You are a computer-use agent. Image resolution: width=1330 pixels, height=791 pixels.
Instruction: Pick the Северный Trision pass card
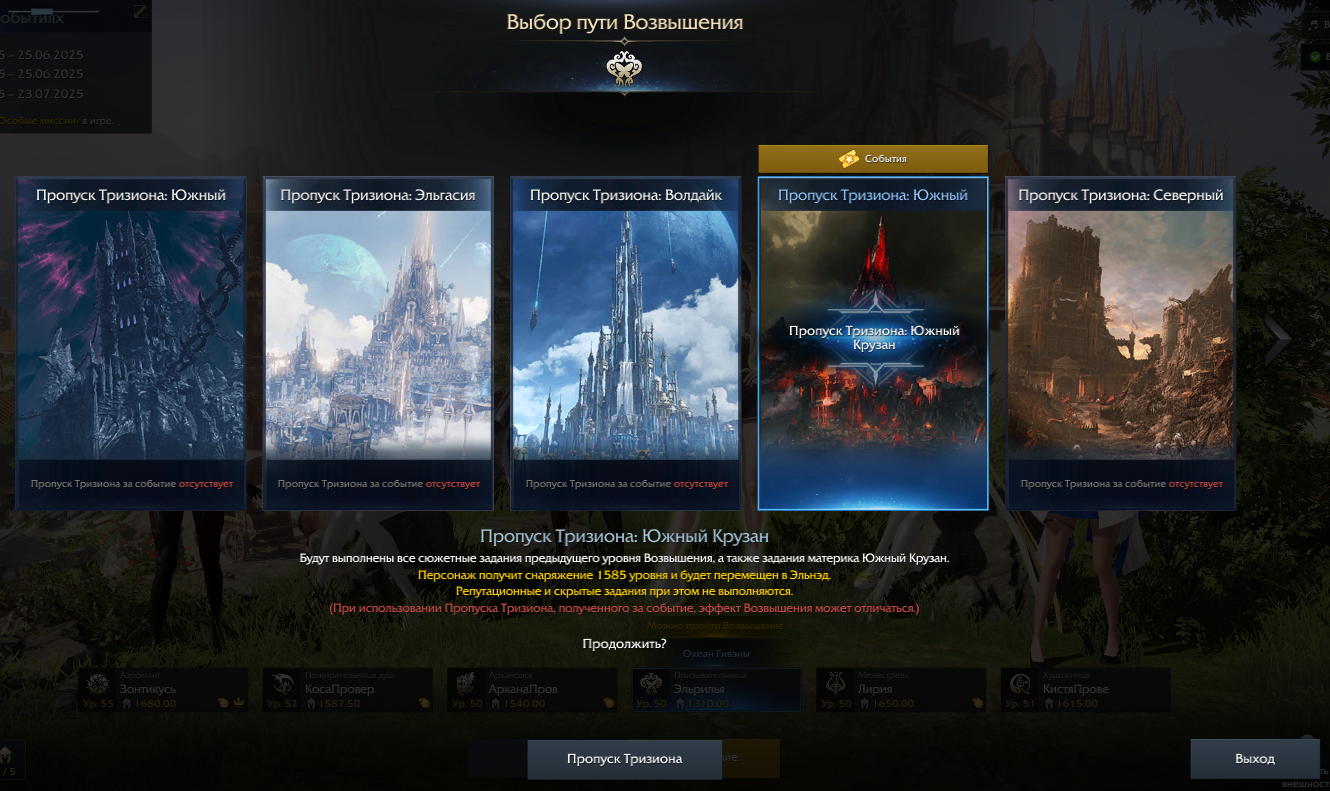click(x=1120, y=343)
